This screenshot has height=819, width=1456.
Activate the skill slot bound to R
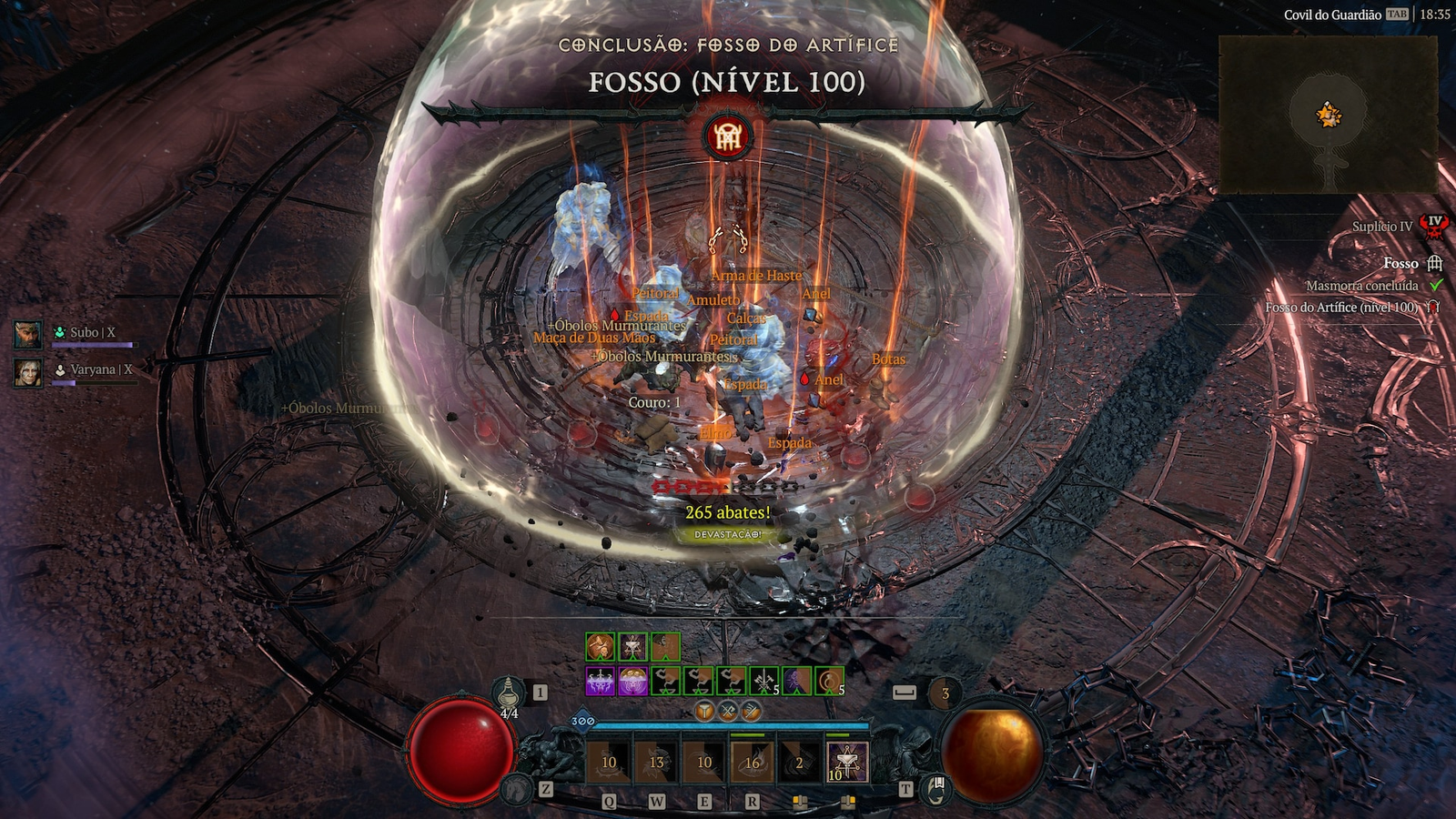click(x=752, y=763)
